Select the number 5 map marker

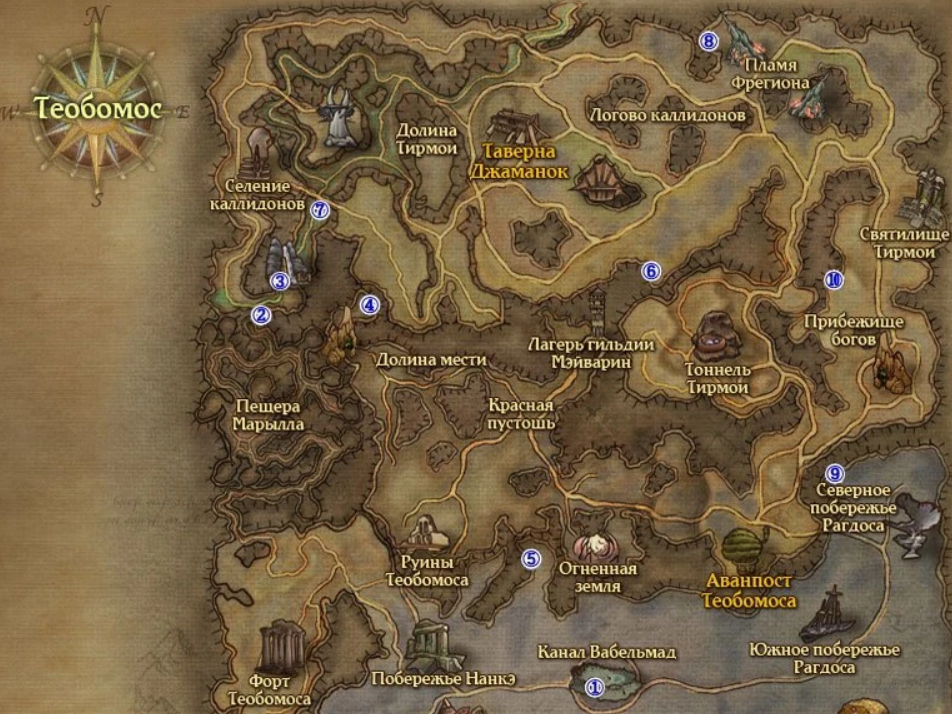(531, 559)
